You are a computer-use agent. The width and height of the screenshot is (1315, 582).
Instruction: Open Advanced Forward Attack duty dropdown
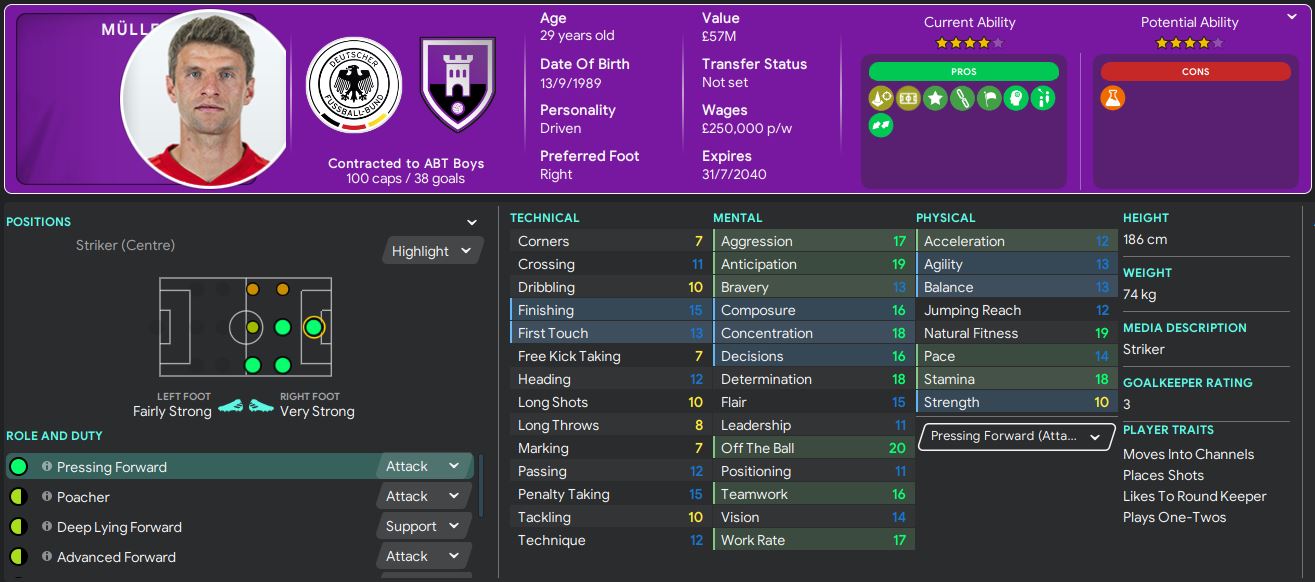click(424, 557)
